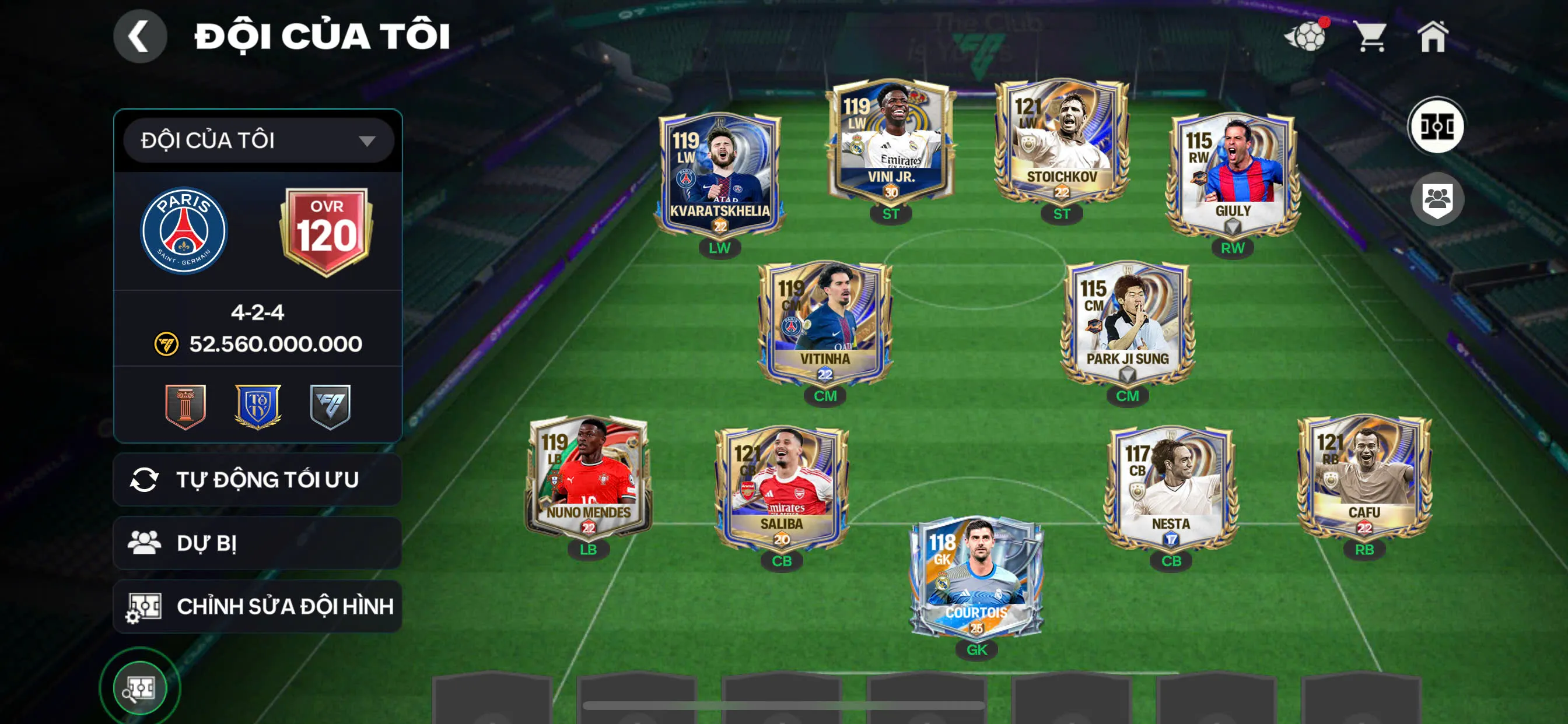Open the magnifier pitch search button
Screen dimensions: 1568x724
[x=140, y=688]
